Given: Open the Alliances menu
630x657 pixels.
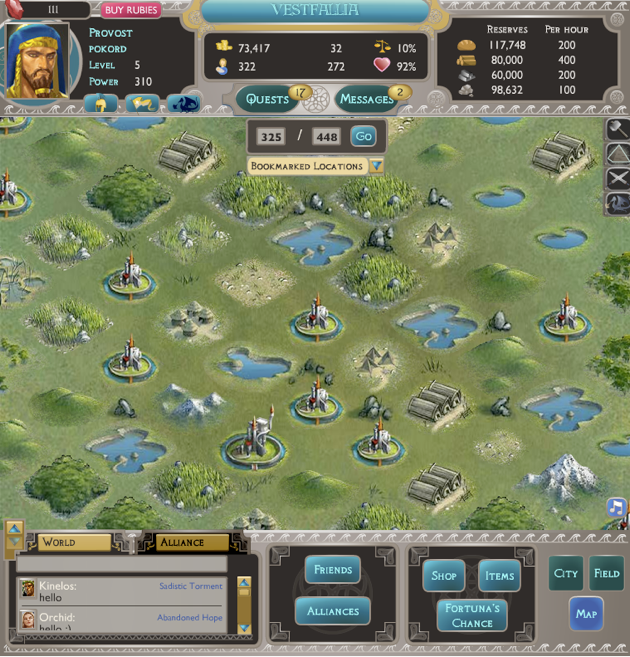Looking at the screenshot, I should tap(332, 611).
